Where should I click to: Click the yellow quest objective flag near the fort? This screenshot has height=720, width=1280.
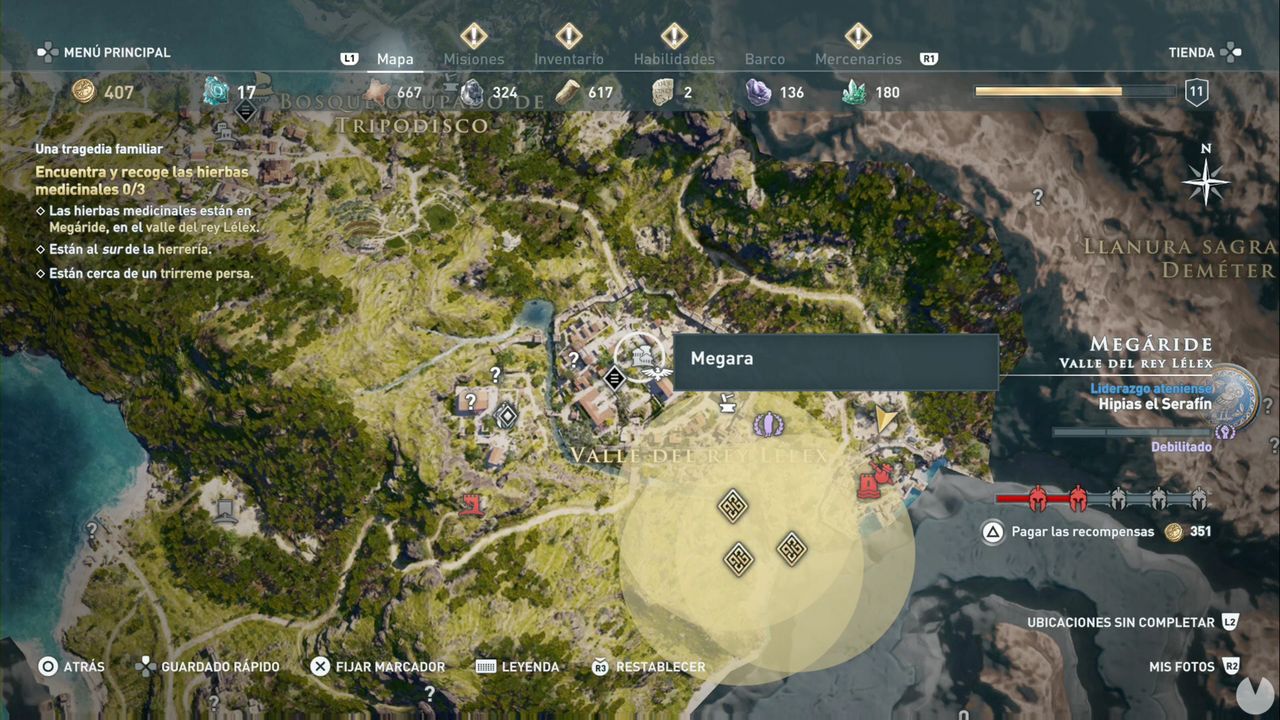886,416
